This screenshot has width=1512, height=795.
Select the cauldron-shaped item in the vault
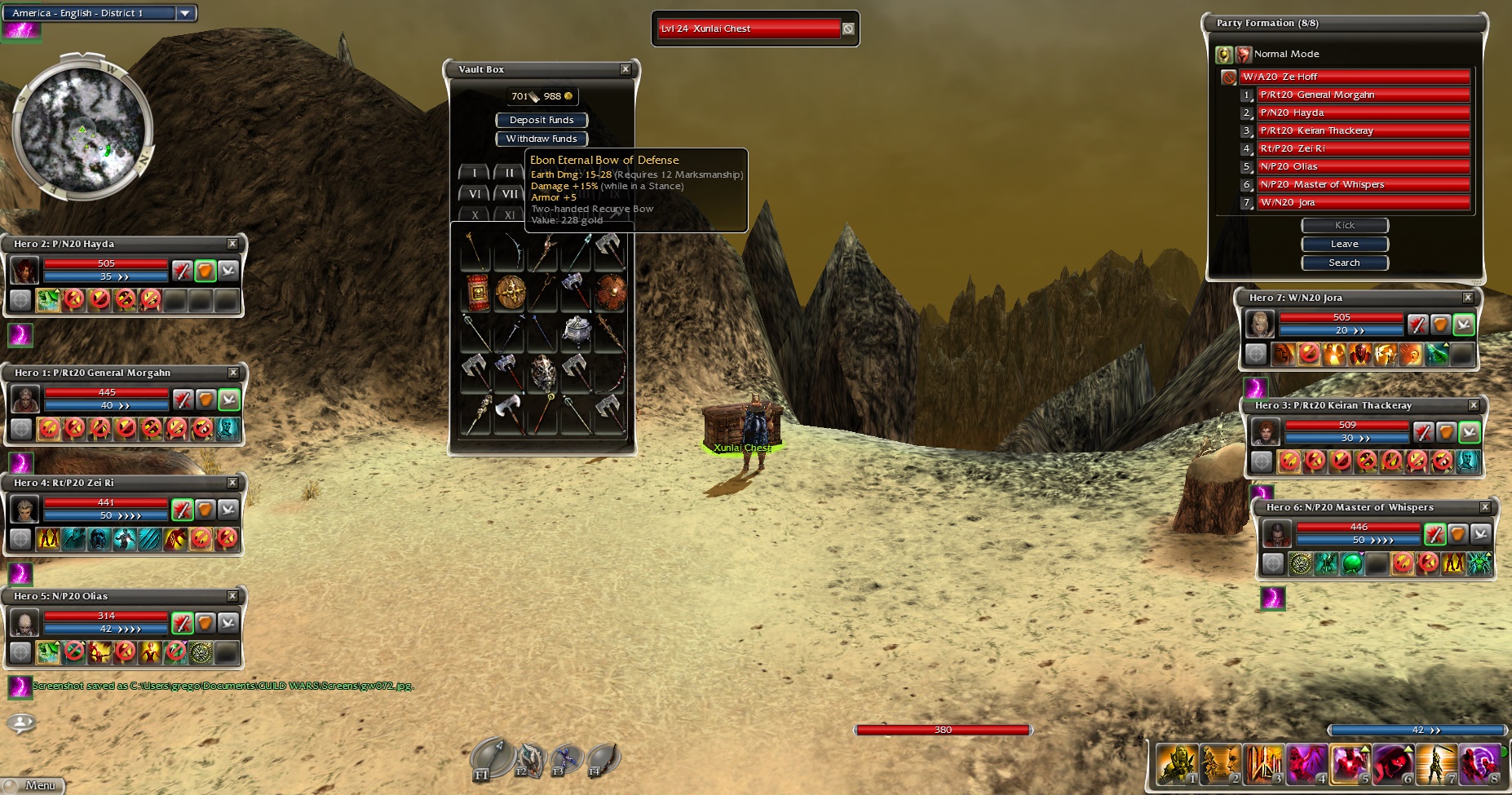click(x=577, y=331)
